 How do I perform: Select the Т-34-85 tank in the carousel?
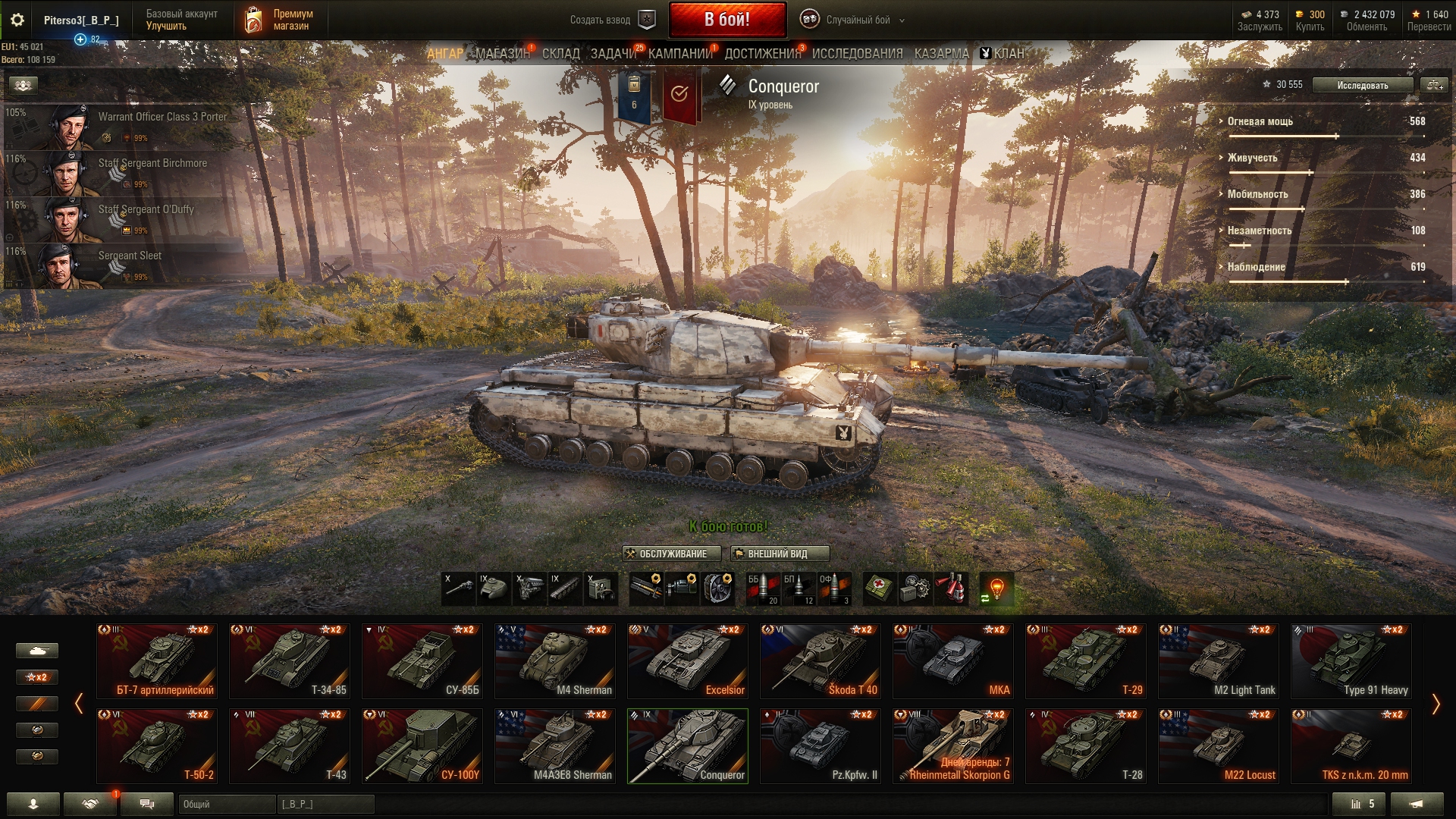pyautogui.click(x=289, y=661)
